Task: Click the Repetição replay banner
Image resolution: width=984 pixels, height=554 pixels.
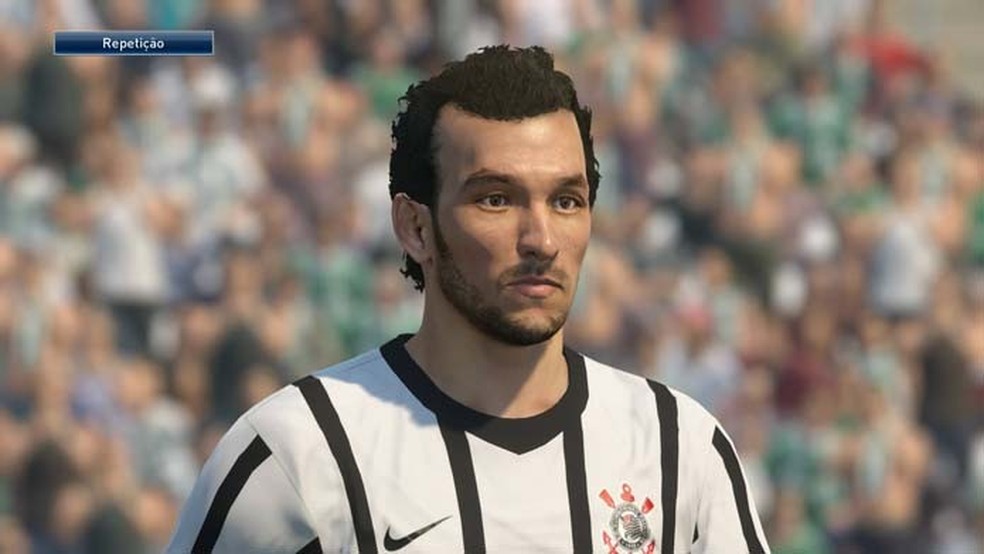Action: point(133,43)
